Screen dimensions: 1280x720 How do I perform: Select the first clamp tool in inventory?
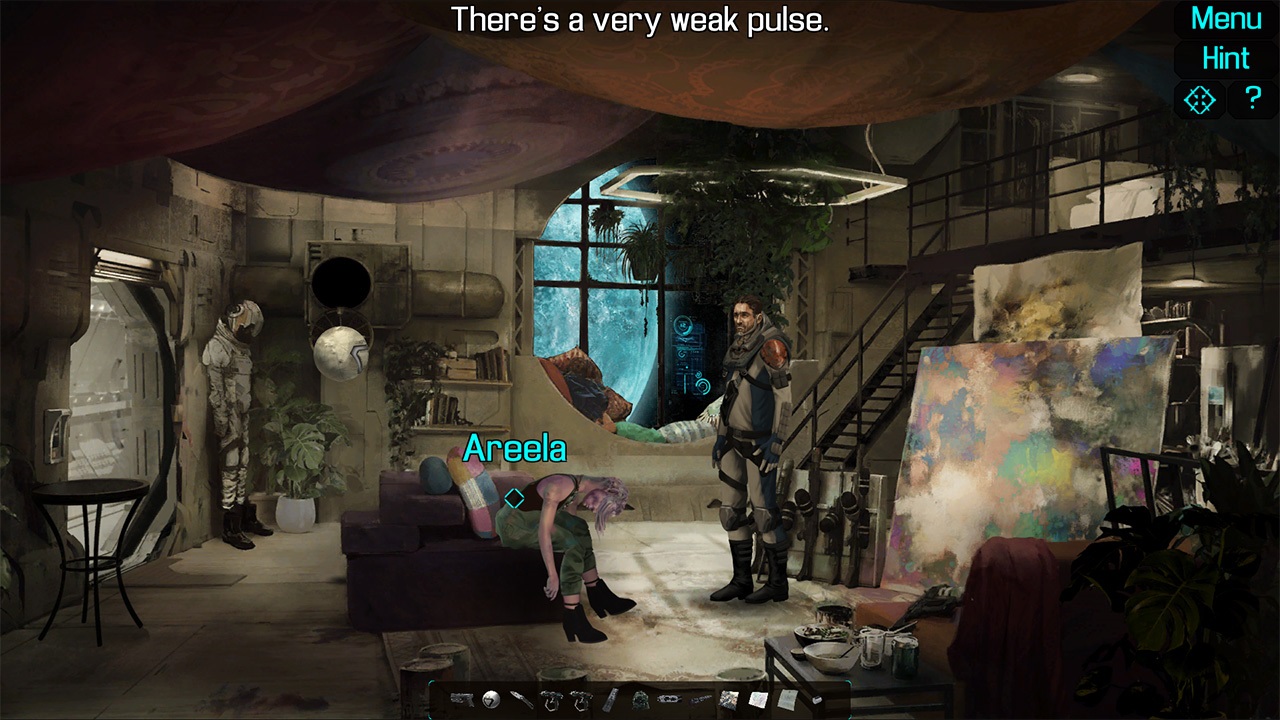pos(553,700)
